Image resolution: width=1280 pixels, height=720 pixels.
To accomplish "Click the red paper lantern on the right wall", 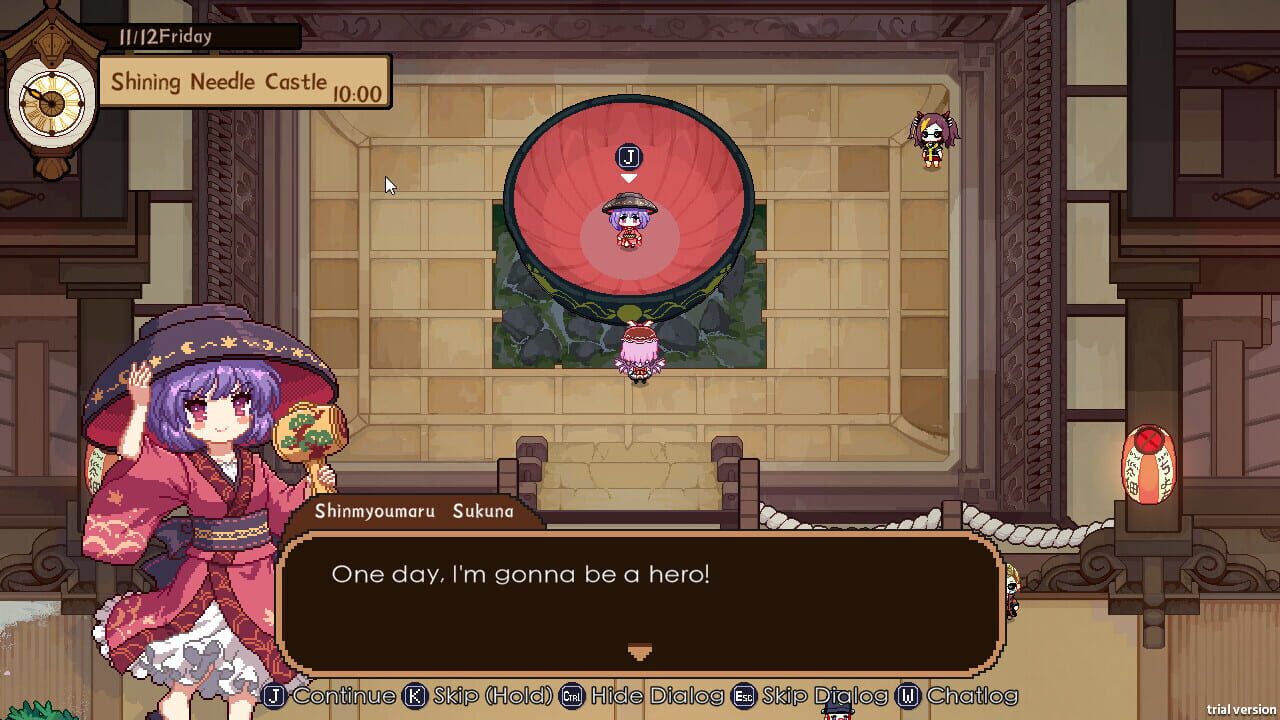I will 1146,463.
